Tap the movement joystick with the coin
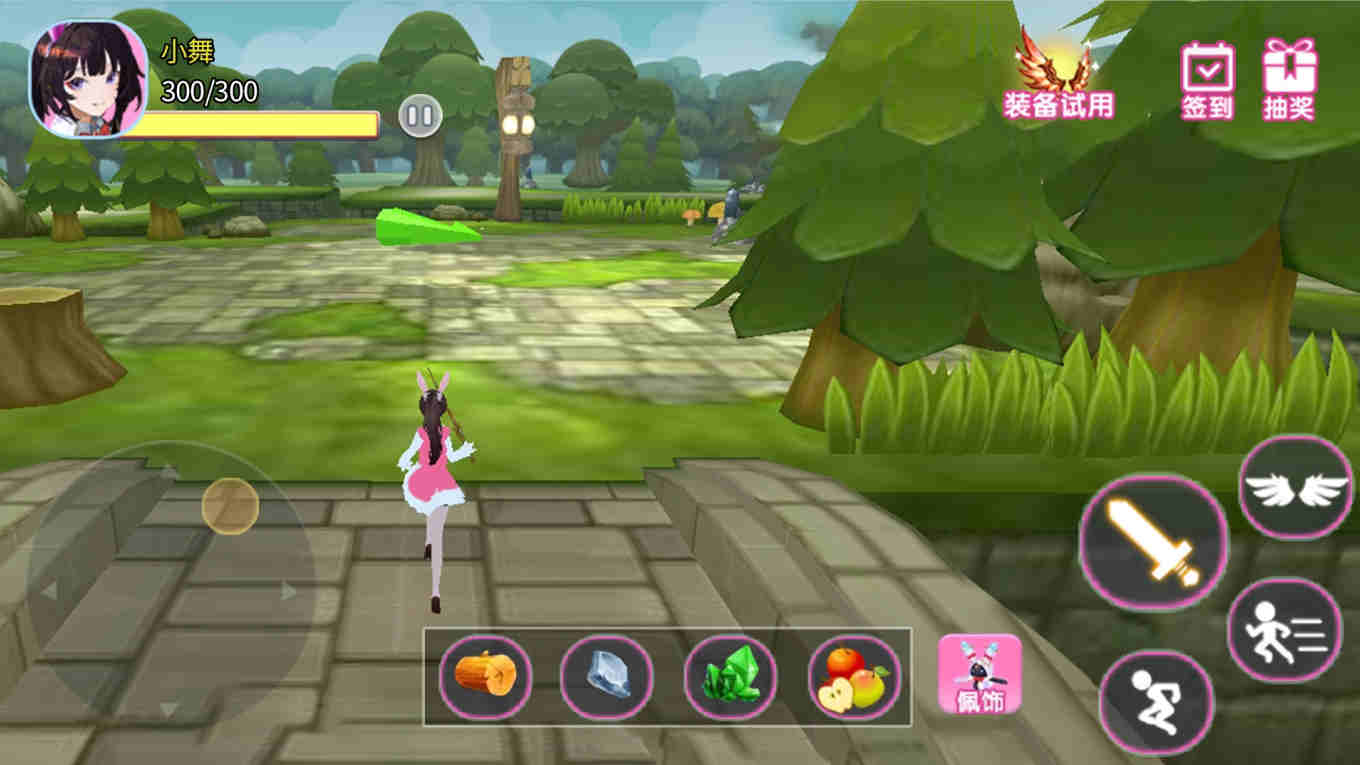Screen dimensions: 1360x765 [228, 503]
